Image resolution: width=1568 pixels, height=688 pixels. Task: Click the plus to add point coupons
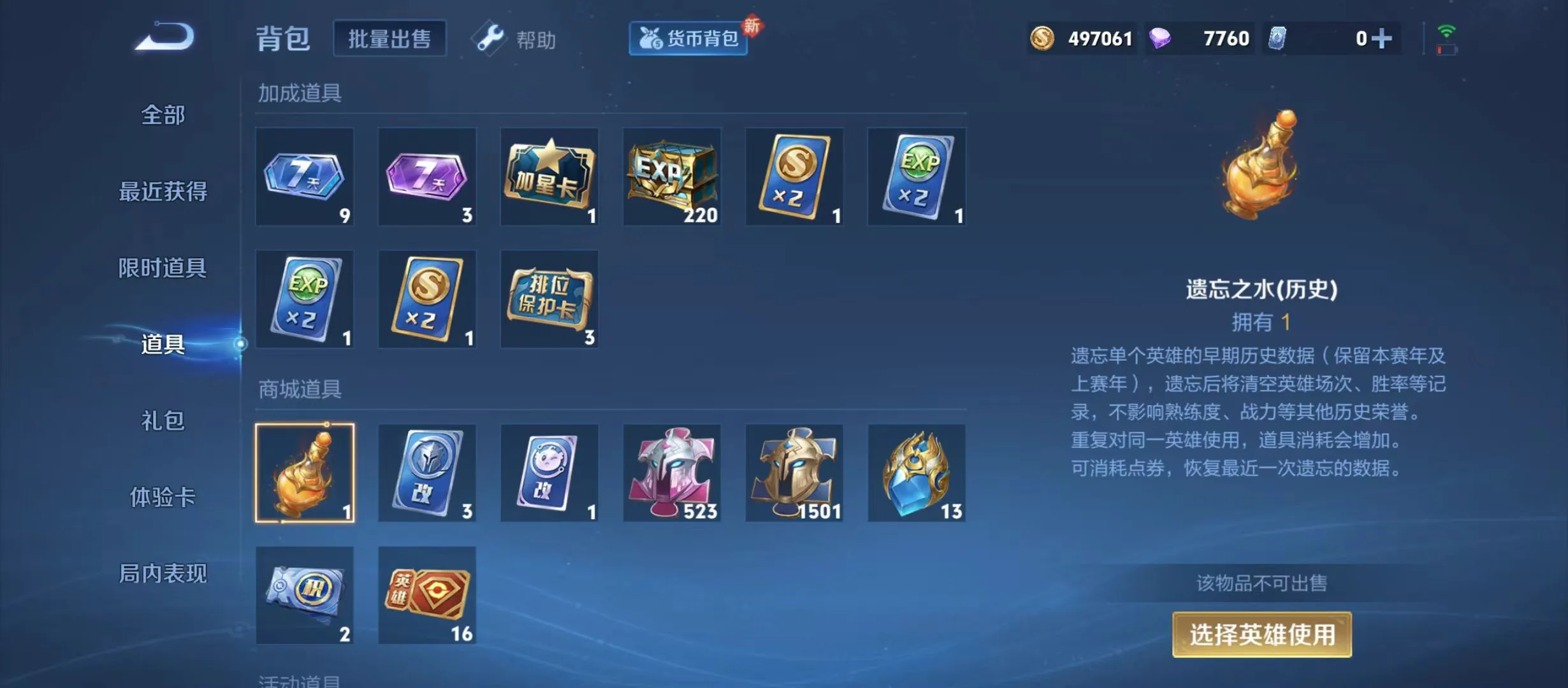1381,39
